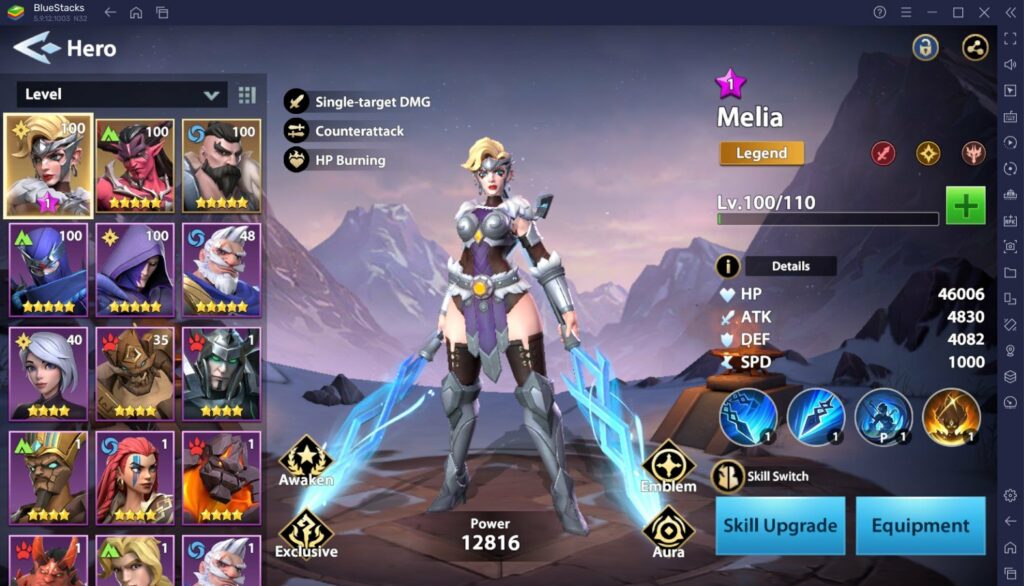The height and width of the screenshot is (586, 1024).
Task: Open the Emblem menu
Action: (668, 468)
